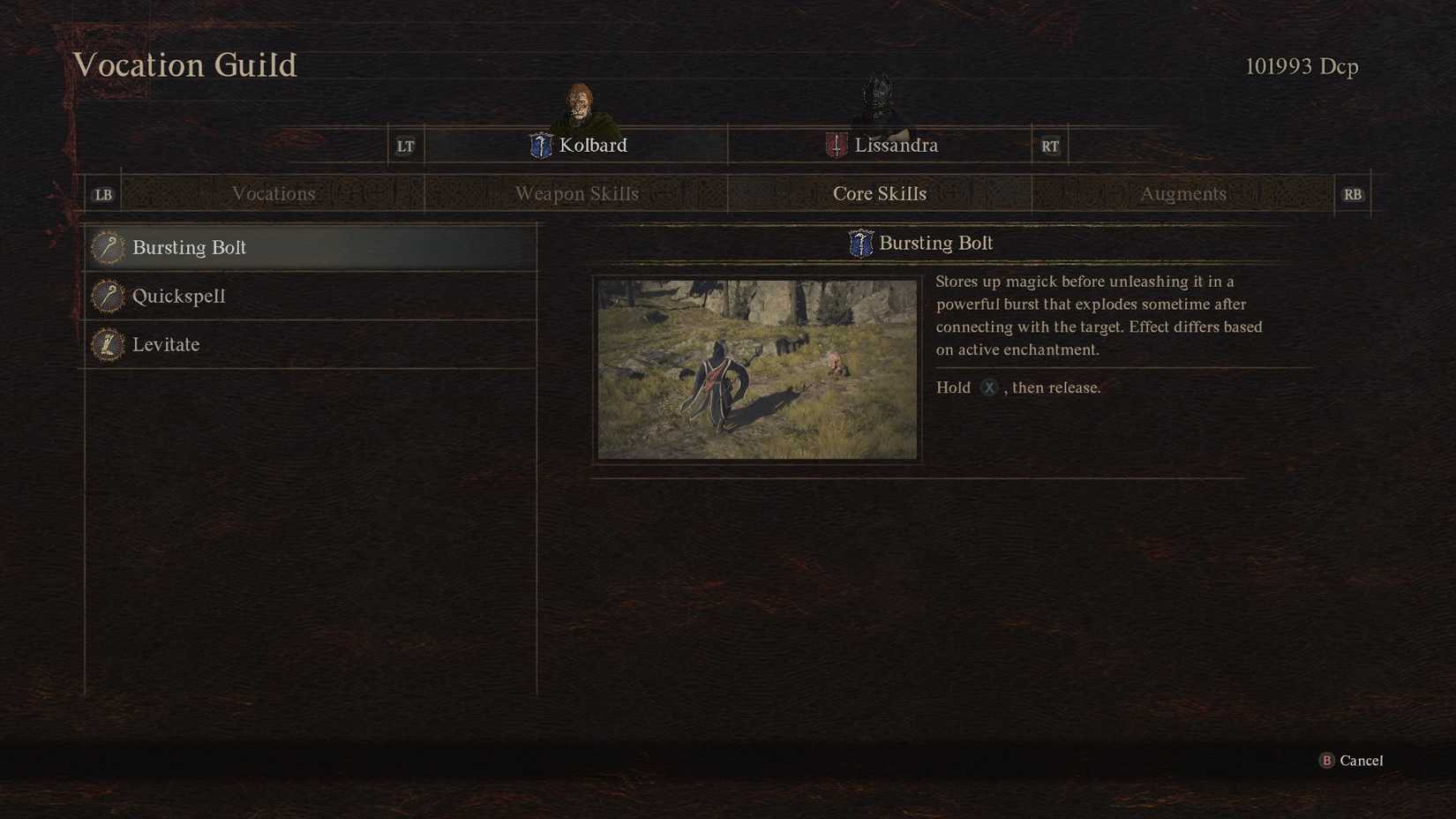
Task: Toggle selection of the Quickspell list entry
Action: click(265, 297)
